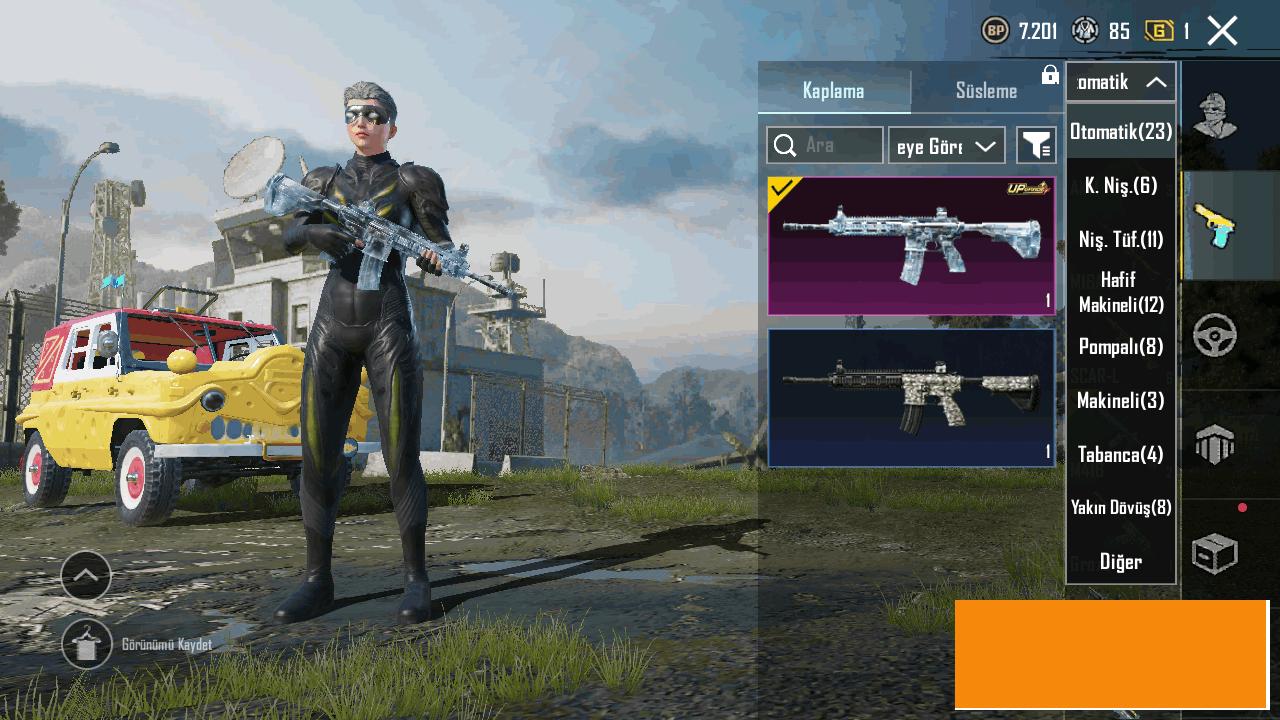Save appearance with Görünümü Kaydet

pos(87,644)
